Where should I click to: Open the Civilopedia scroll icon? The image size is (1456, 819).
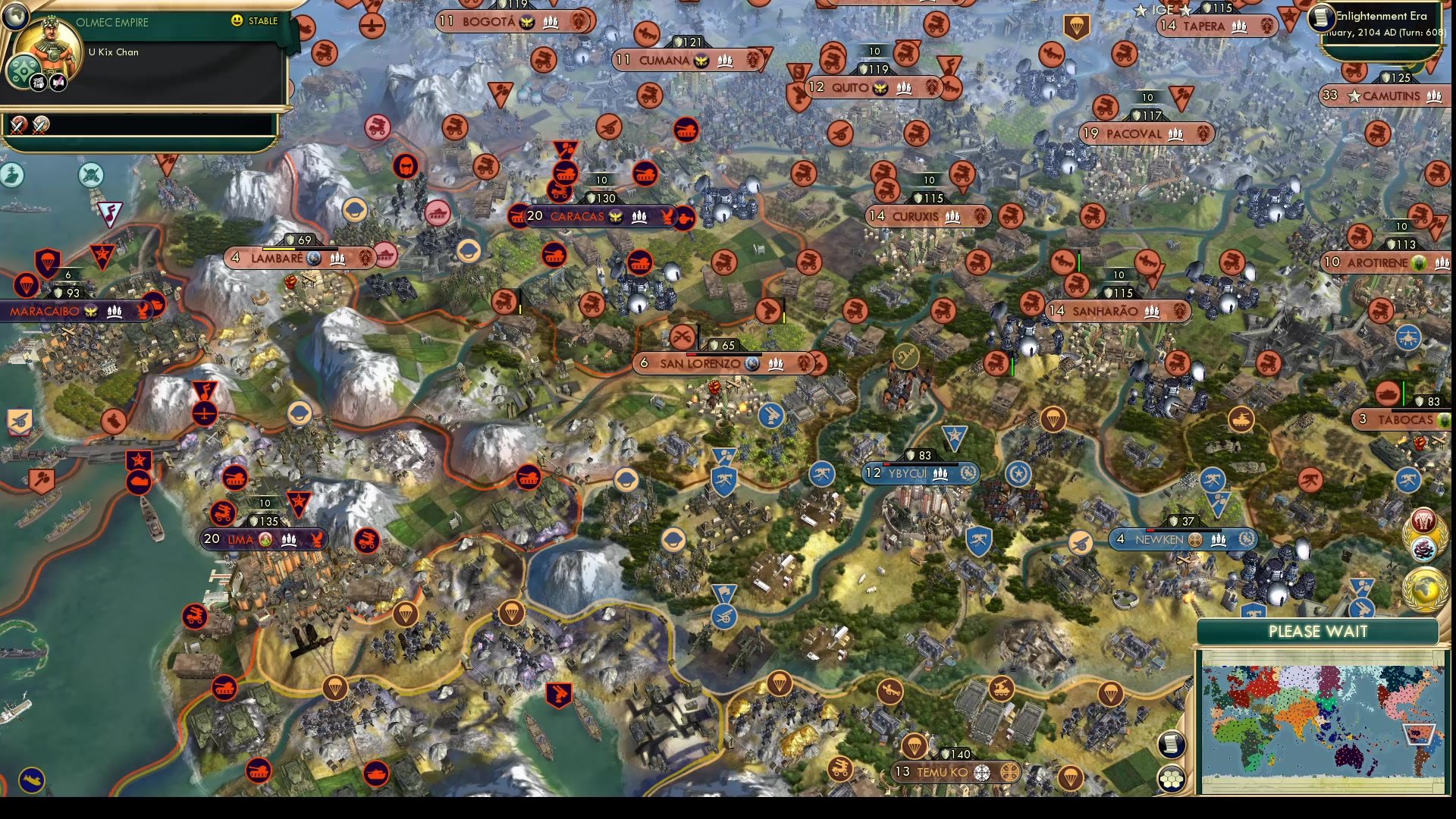tap(1172, 745)
